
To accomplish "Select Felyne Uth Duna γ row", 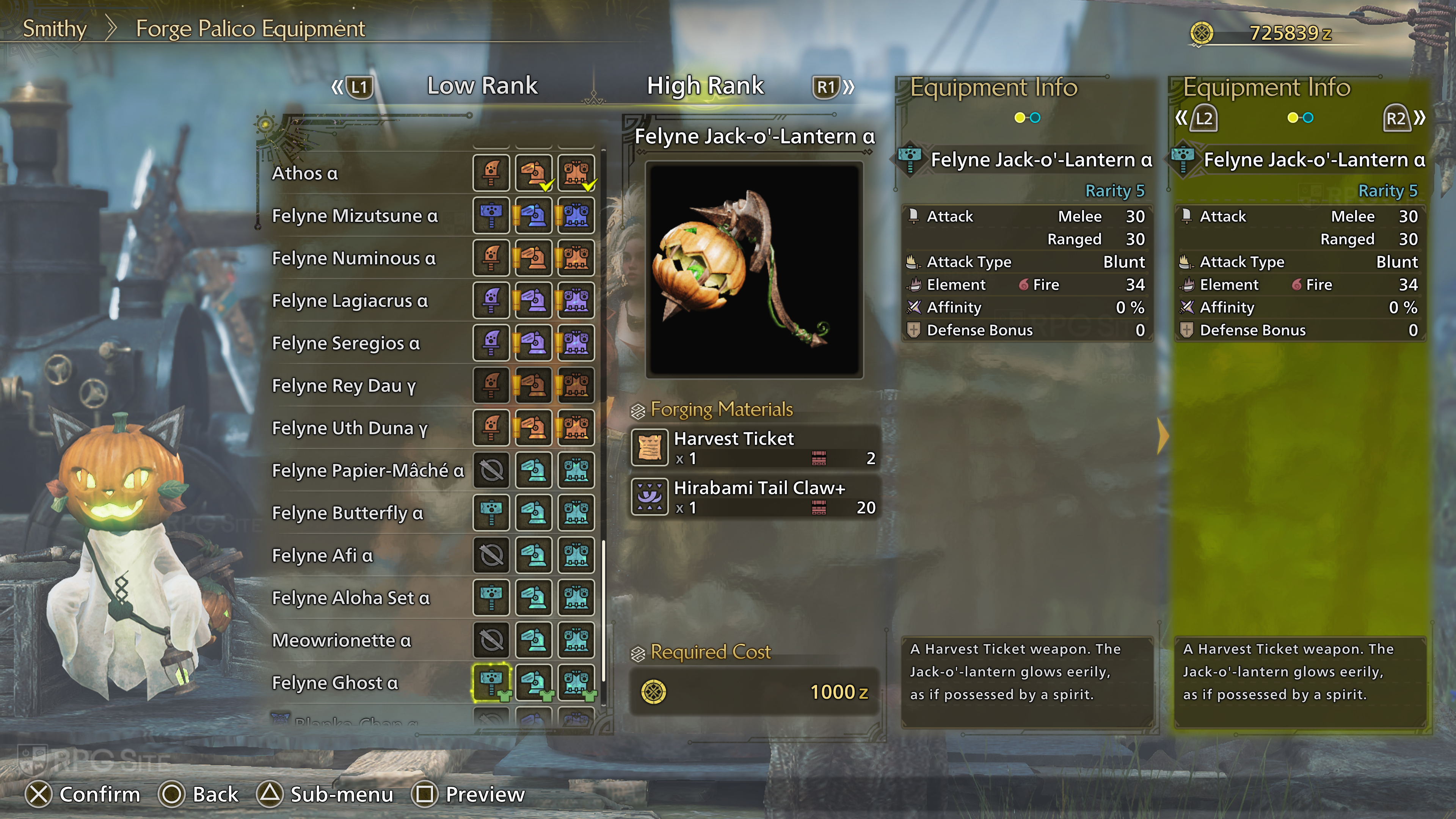I will click(x=350, y=428).
